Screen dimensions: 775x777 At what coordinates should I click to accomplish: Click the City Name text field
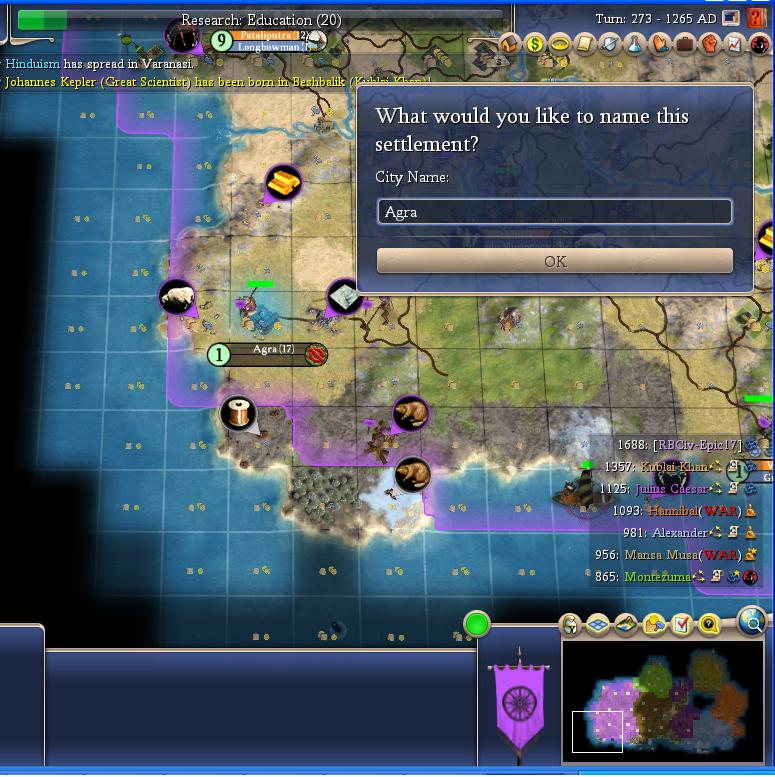coord(554,212)
